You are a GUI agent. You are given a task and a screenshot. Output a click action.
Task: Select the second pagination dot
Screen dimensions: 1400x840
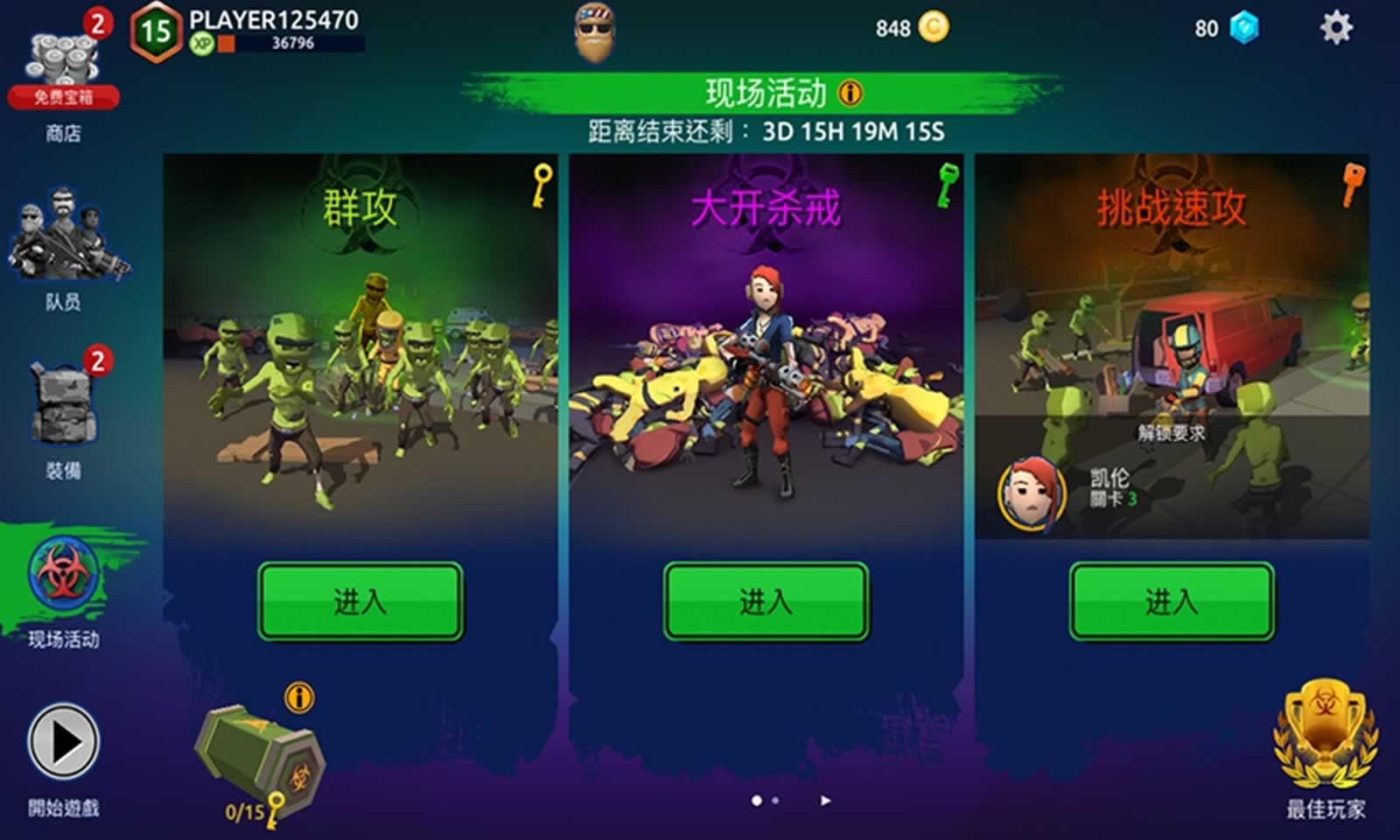tap(777, 799)
